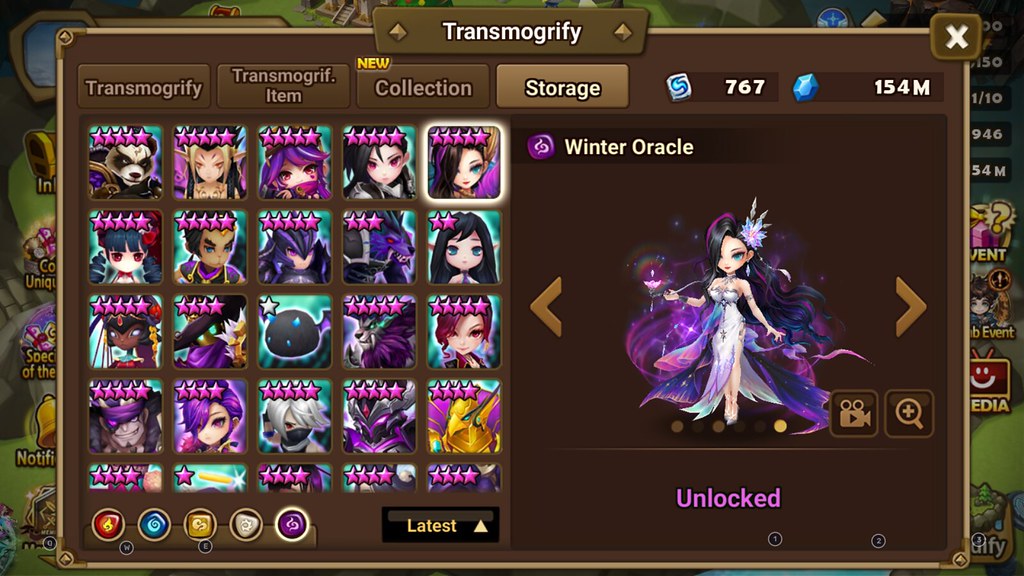Switch to the Transmogrify tab
Screen dimensions: 1024x576
[146, 87]
